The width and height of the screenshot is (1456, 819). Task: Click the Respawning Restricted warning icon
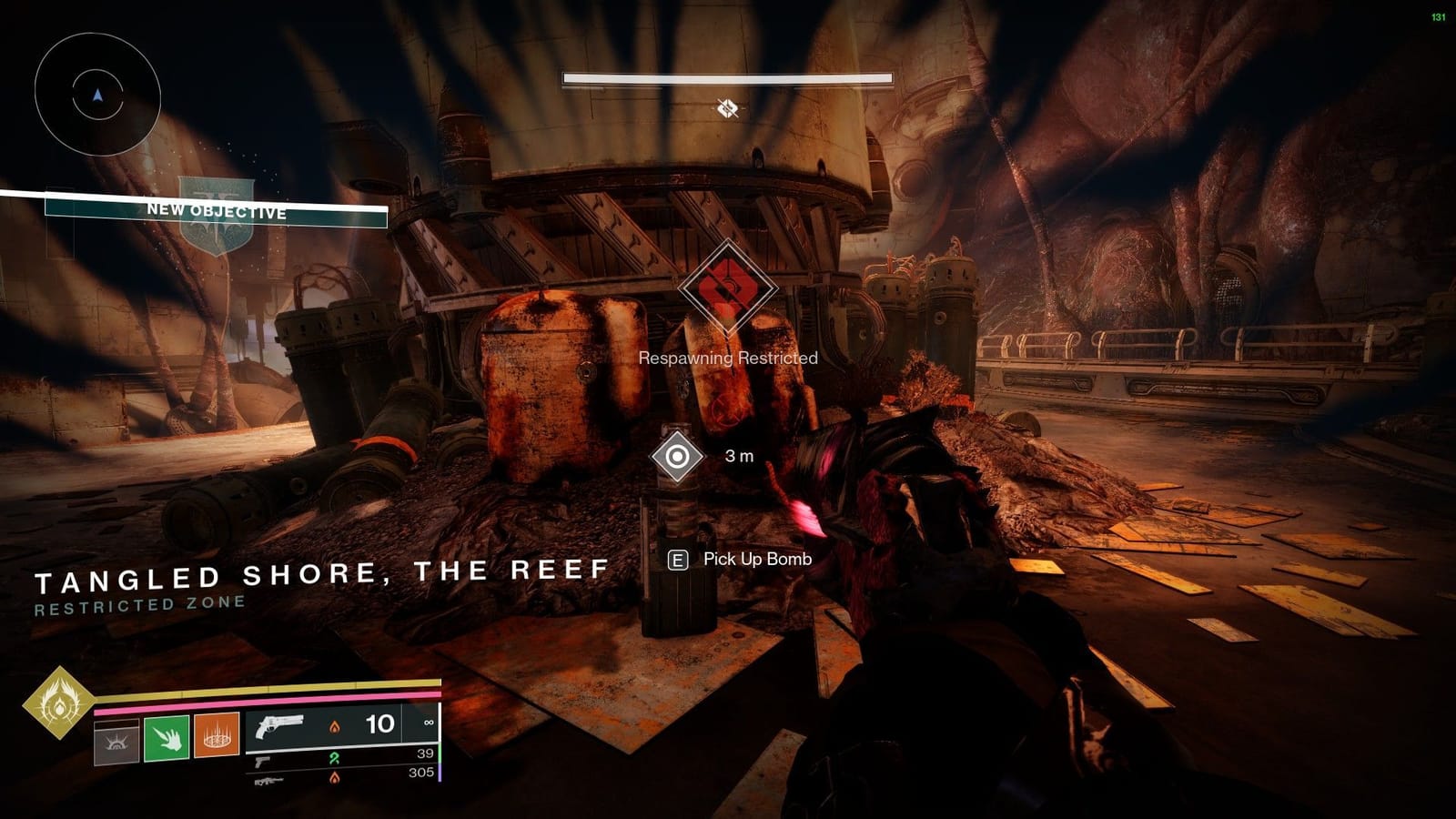tap(726, 286)
